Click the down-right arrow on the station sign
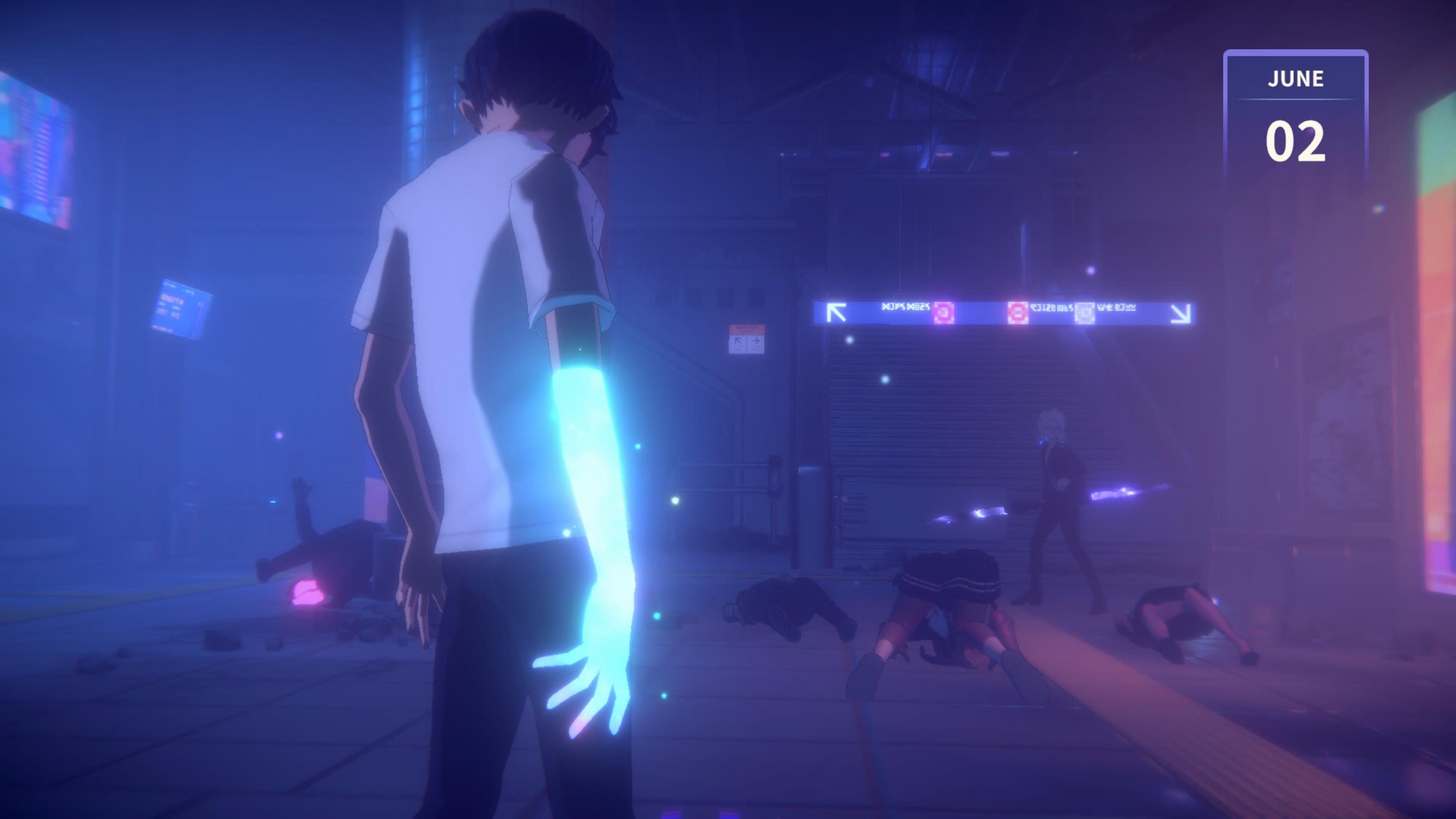1456x819 pixels. (x=1182, y=313)
